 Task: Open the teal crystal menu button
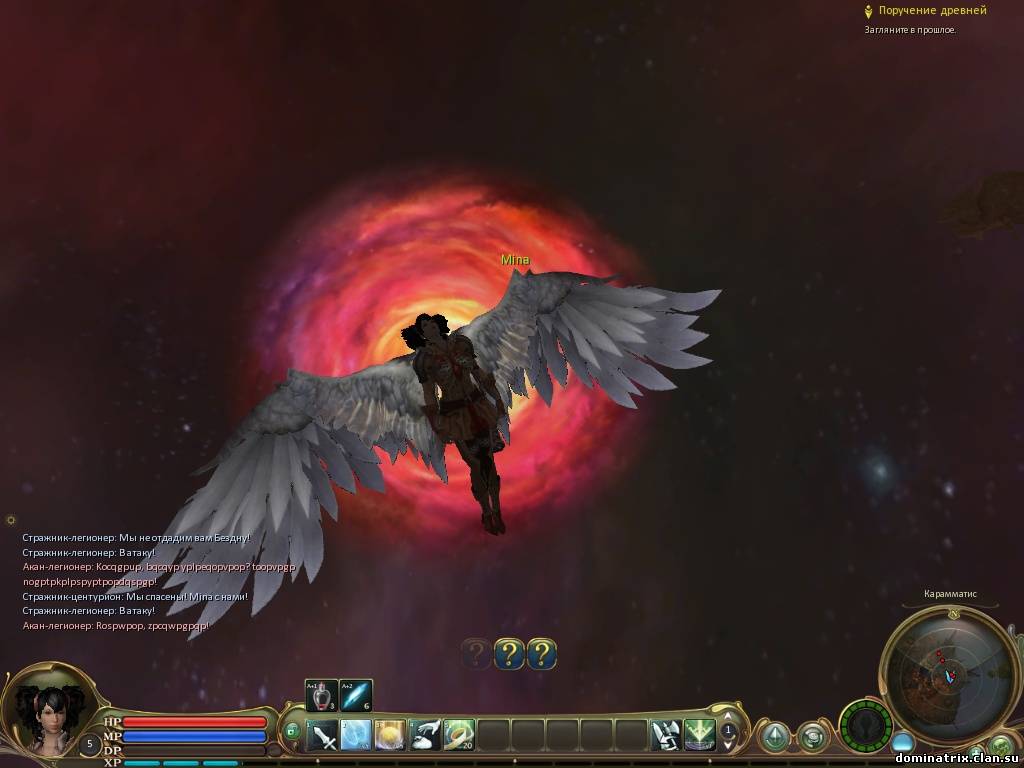coord(774,738)
